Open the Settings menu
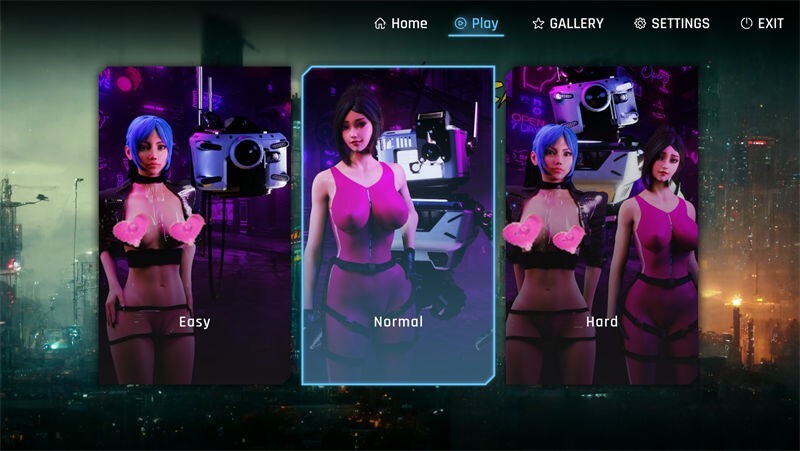Screen dimensions: 800x451 (x=672, y=23)
